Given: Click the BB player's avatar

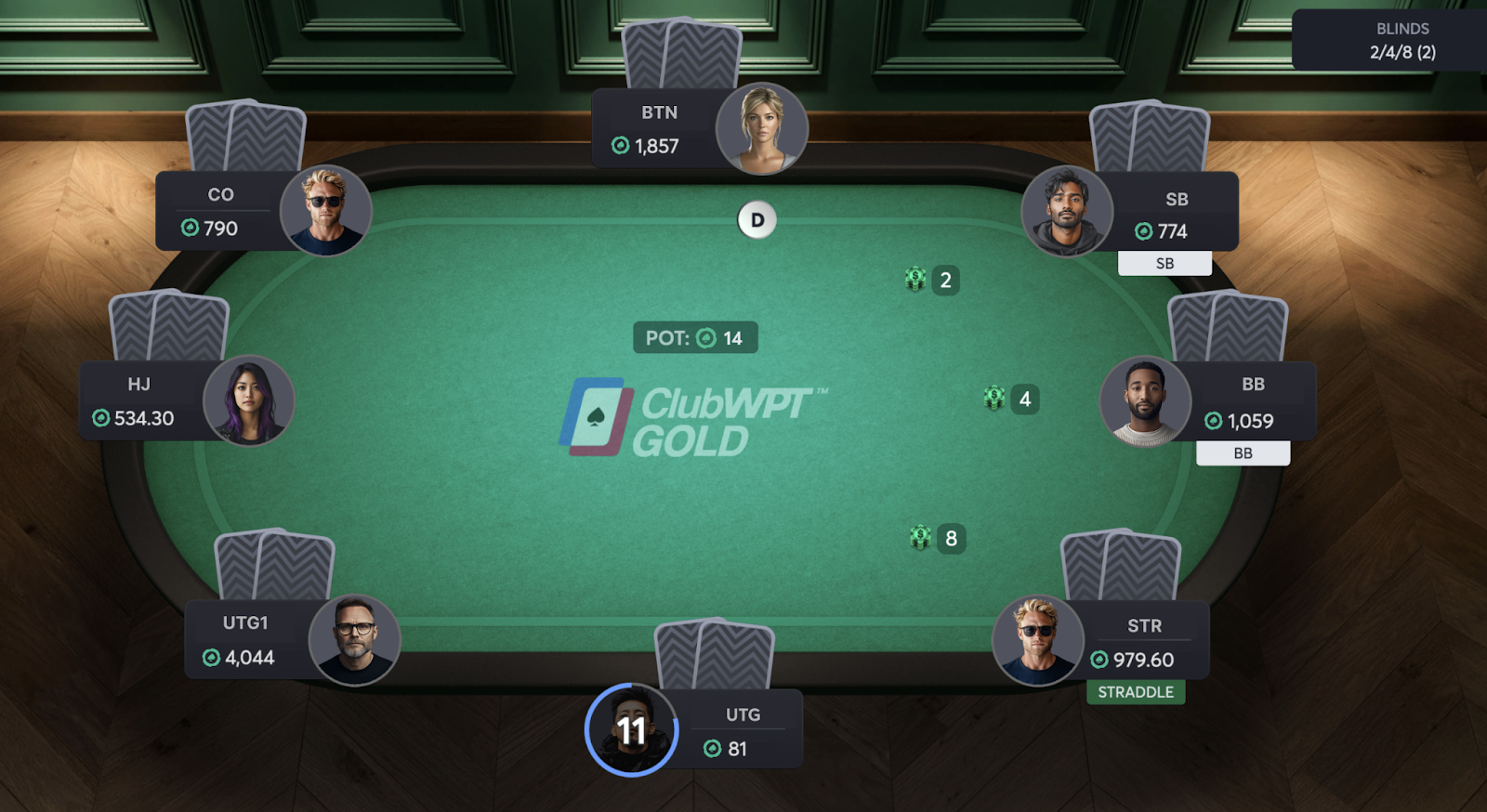Looking at the screenshot, I should [x=1145, y=401].
